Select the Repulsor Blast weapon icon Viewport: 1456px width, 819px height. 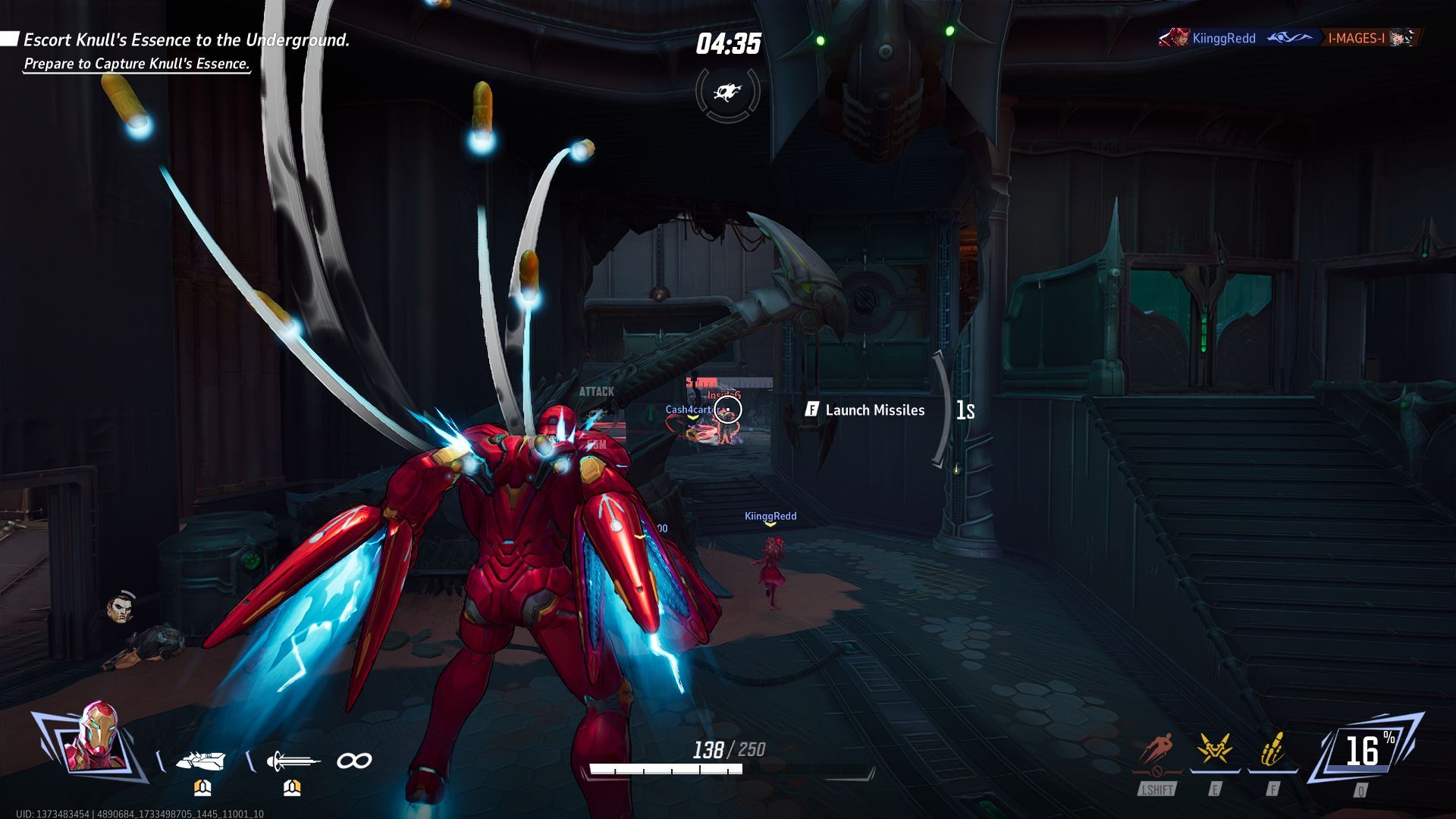click(201, 761)
